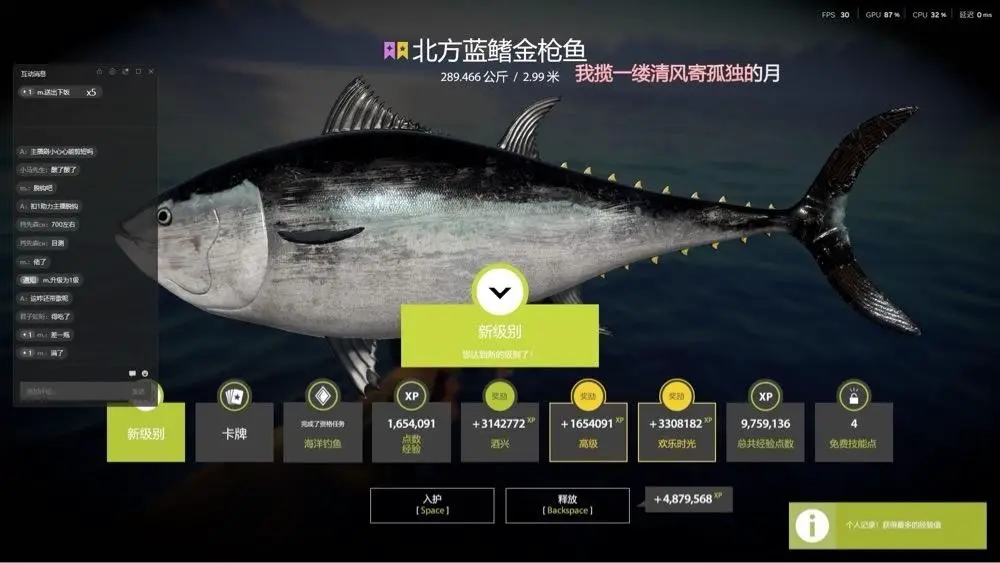Select the 新级别 reward tile
Screen dimensions: 1000x563
click(146, 432)
